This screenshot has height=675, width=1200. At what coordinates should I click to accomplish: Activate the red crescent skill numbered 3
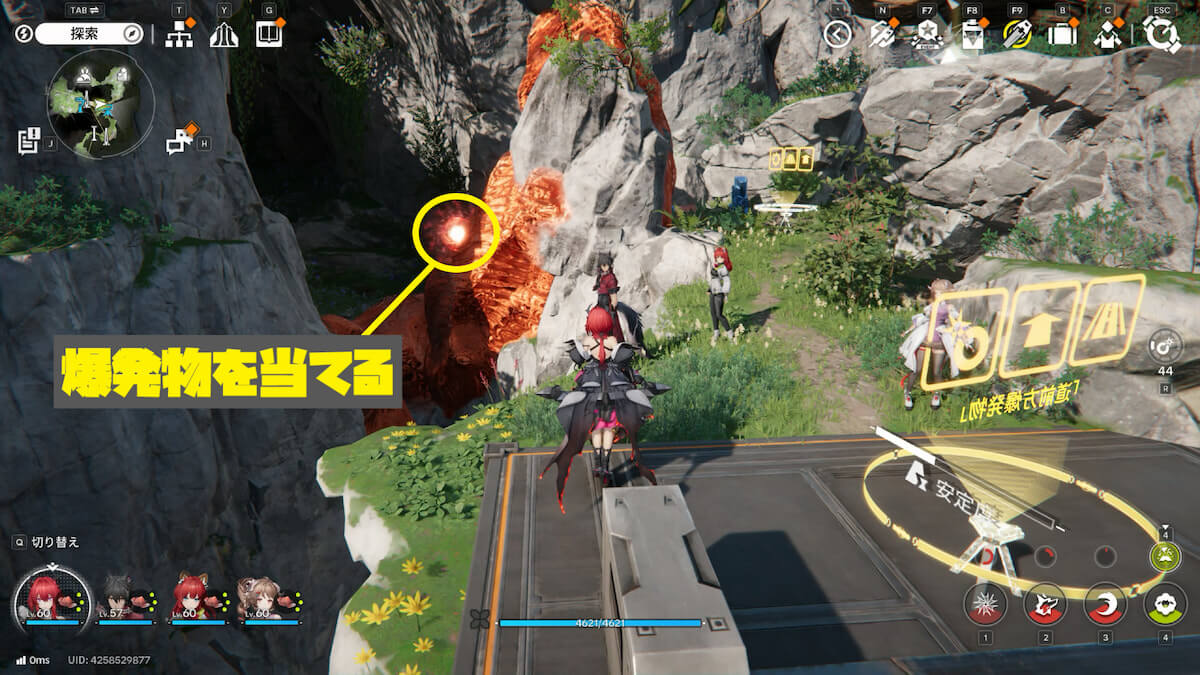click(x=1105, y=604)
